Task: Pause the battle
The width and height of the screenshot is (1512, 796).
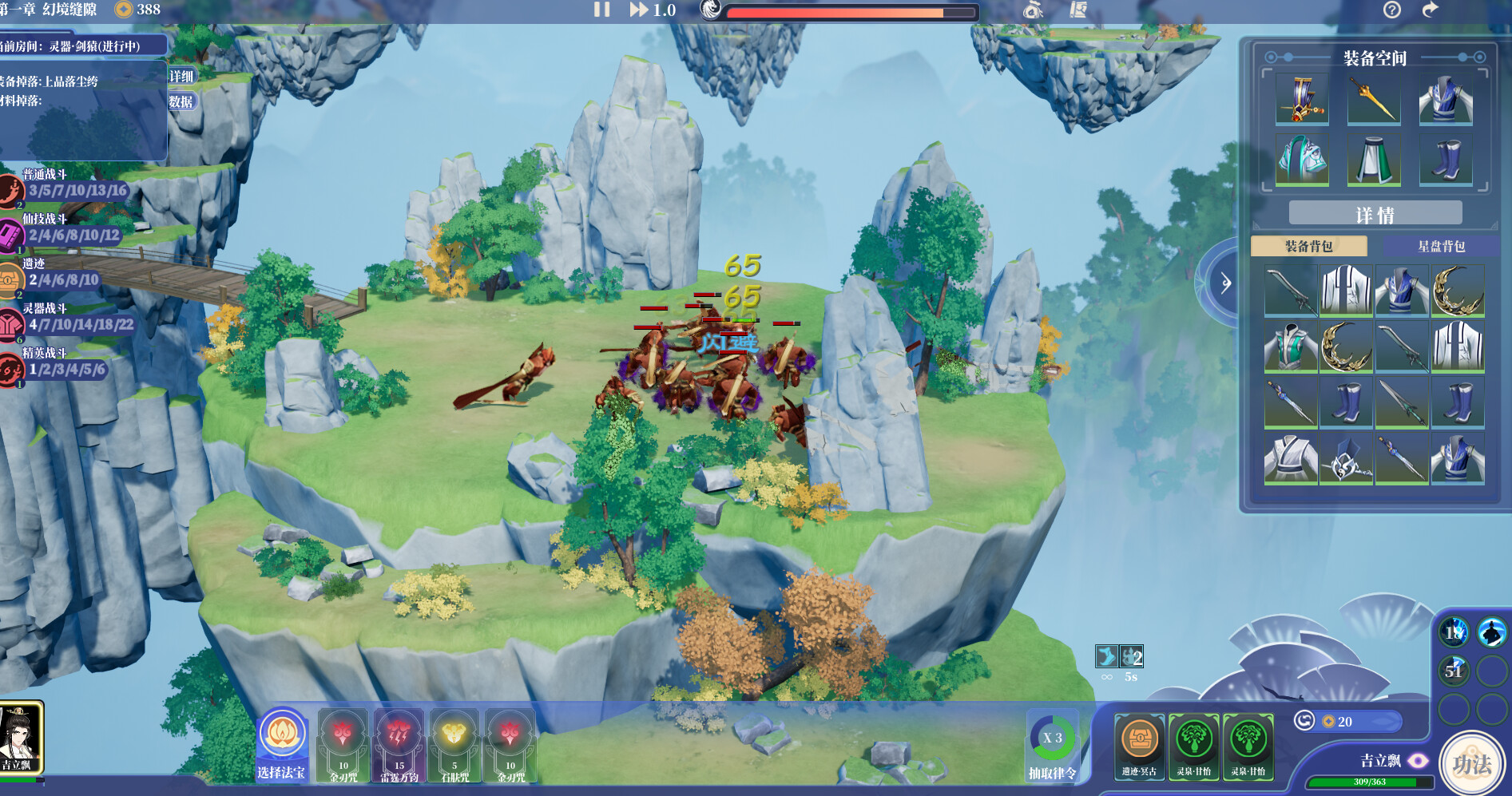Action: pyautogui.click(x=601, y=10)
